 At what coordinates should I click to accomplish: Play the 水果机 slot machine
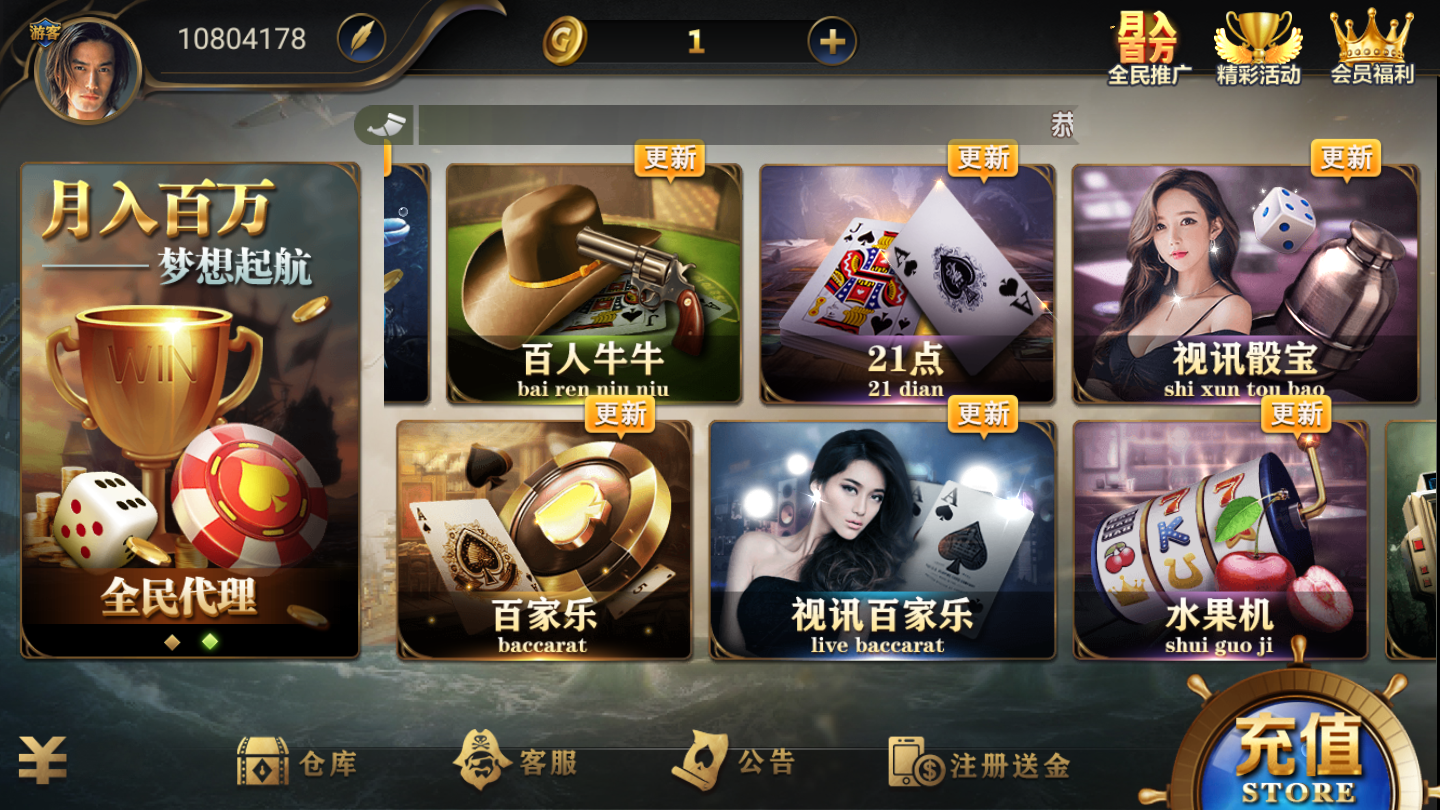coord(1220,540)
